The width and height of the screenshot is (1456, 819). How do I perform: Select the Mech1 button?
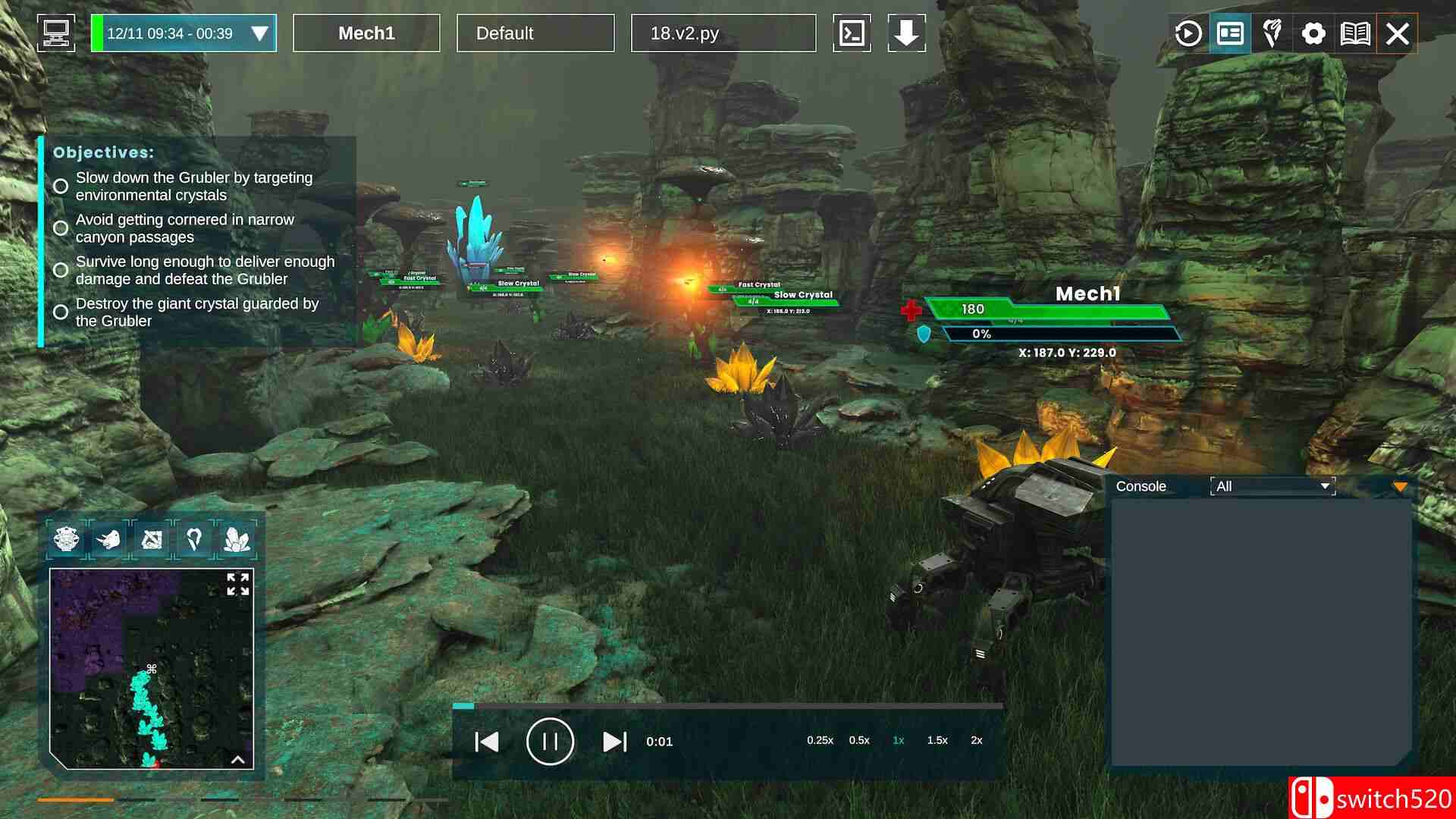366,33
